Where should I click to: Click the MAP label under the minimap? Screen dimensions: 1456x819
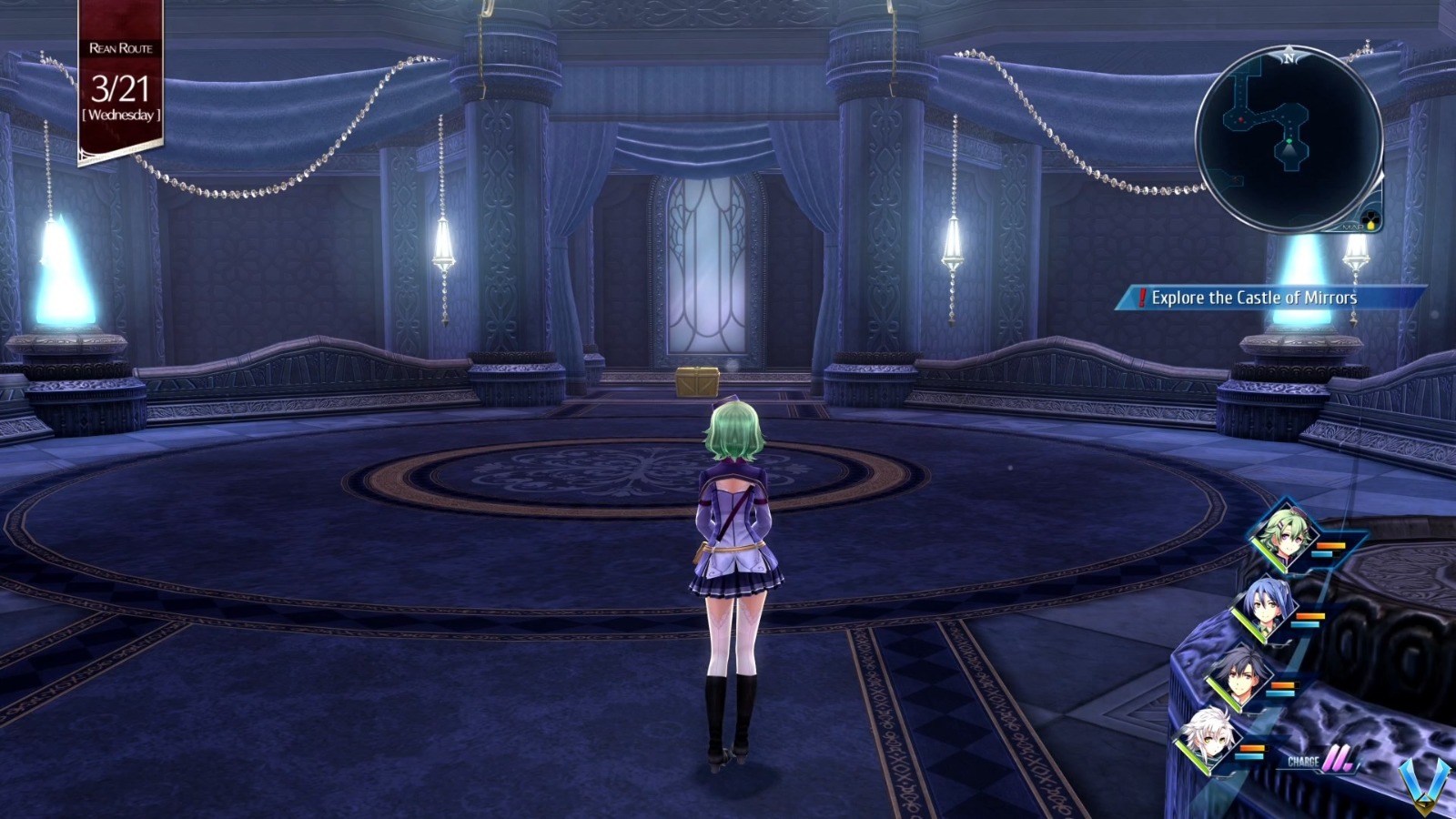pyautogui.click(x=1353, y=227)
